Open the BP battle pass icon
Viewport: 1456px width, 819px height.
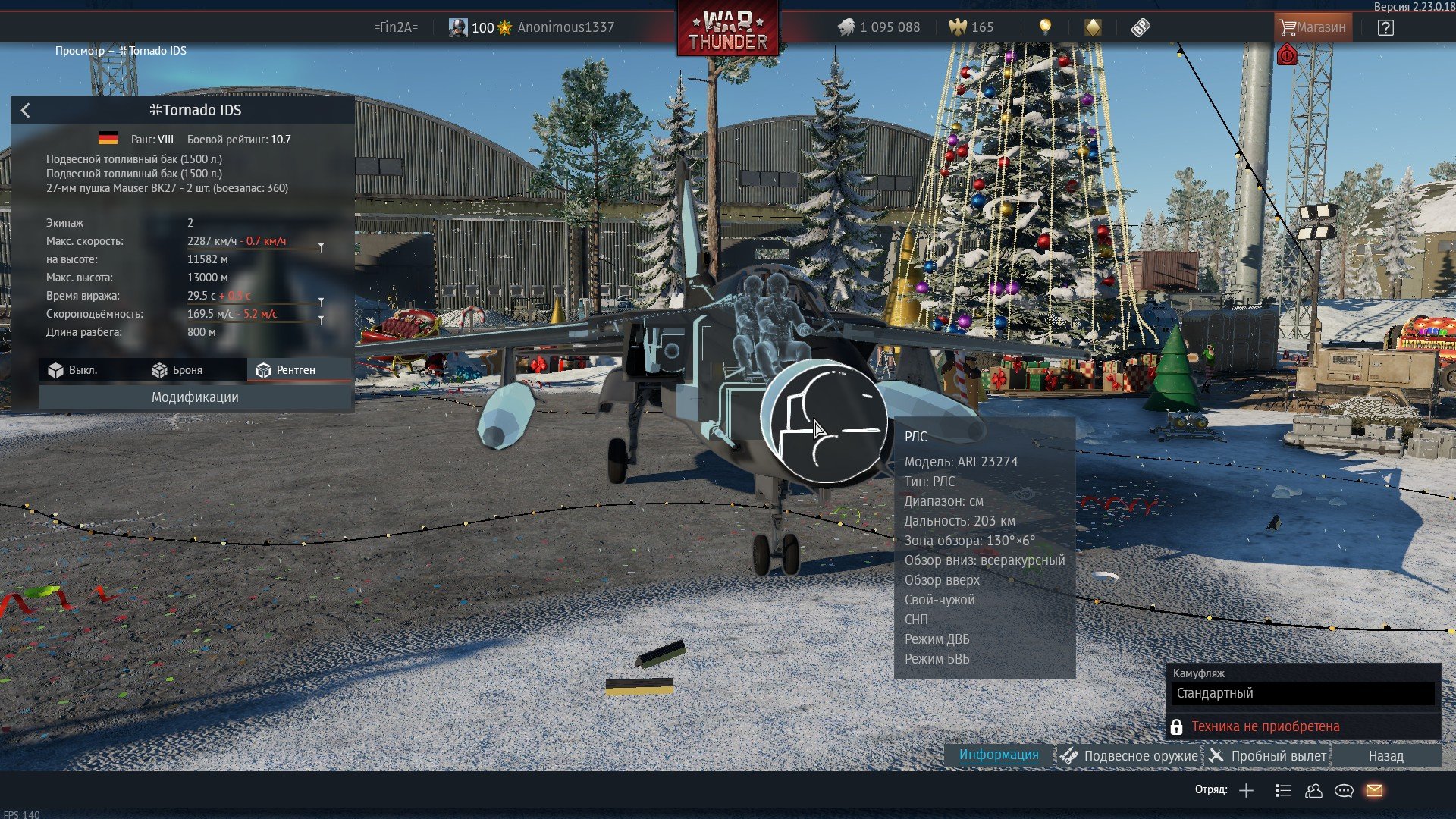[x=1140, y=28]
